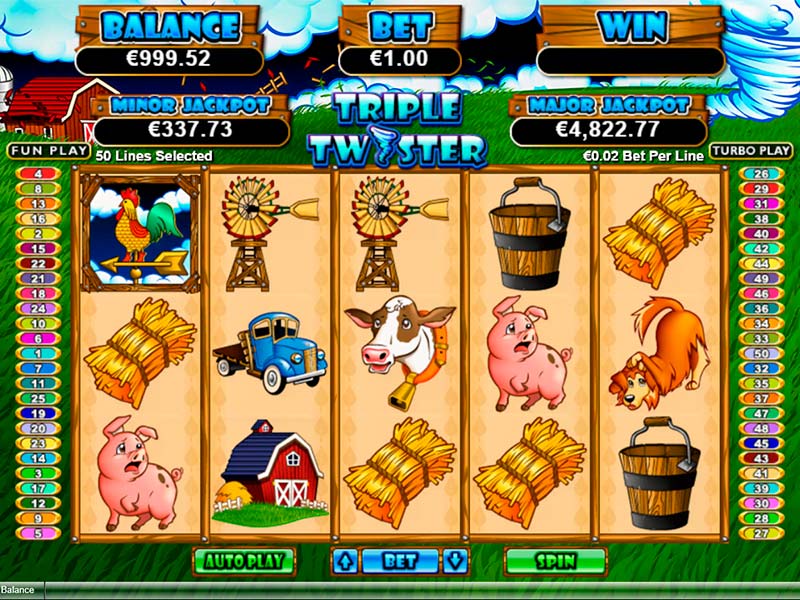Image resolution: width=800 pixels, height=600 pixels.
Task: Start Autoplay mode
Action: point(243,560)
